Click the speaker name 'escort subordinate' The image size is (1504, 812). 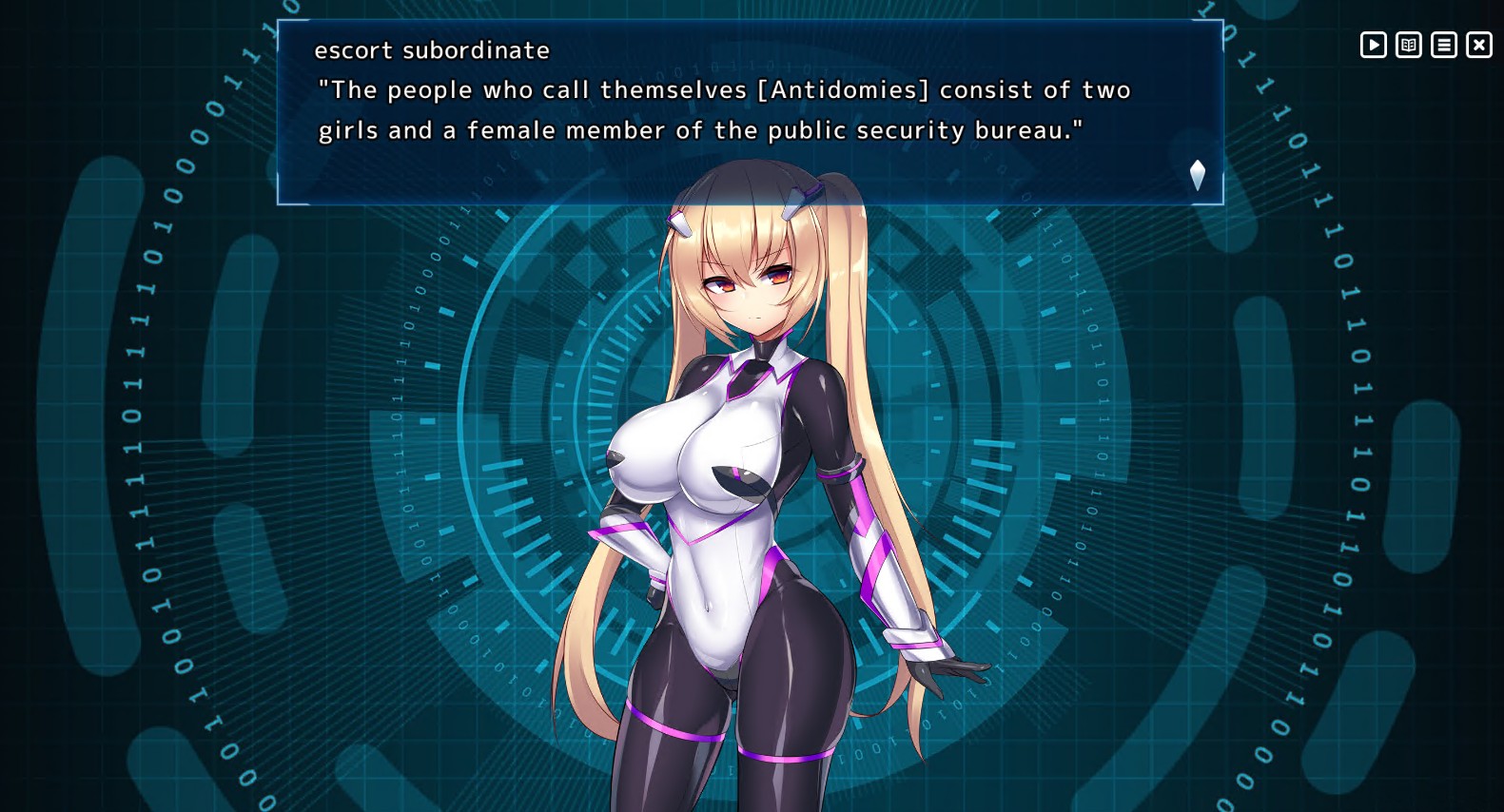click(433, 50)
